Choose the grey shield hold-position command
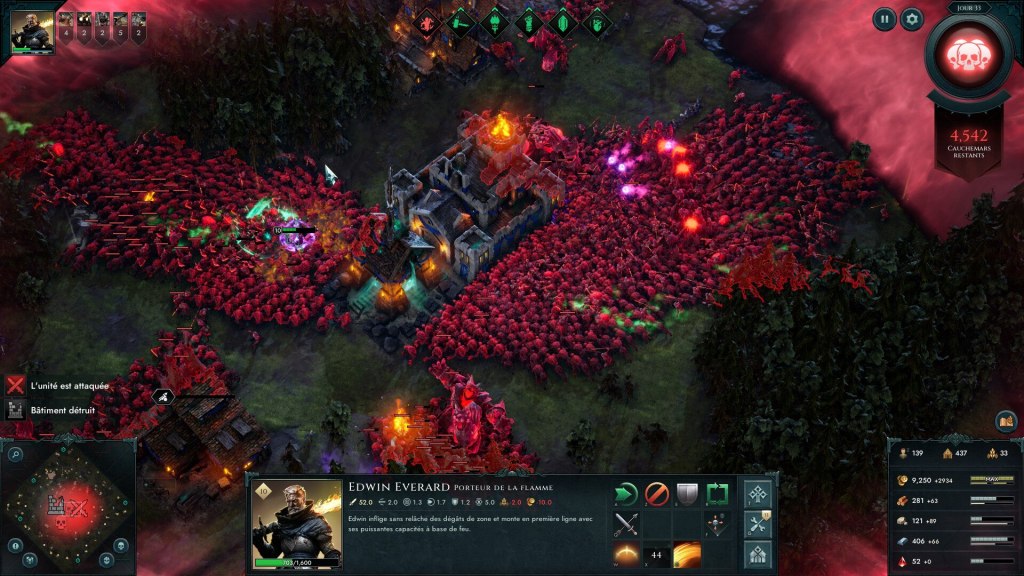This screenshot has width=1024, height=576. tap(686, 493)
